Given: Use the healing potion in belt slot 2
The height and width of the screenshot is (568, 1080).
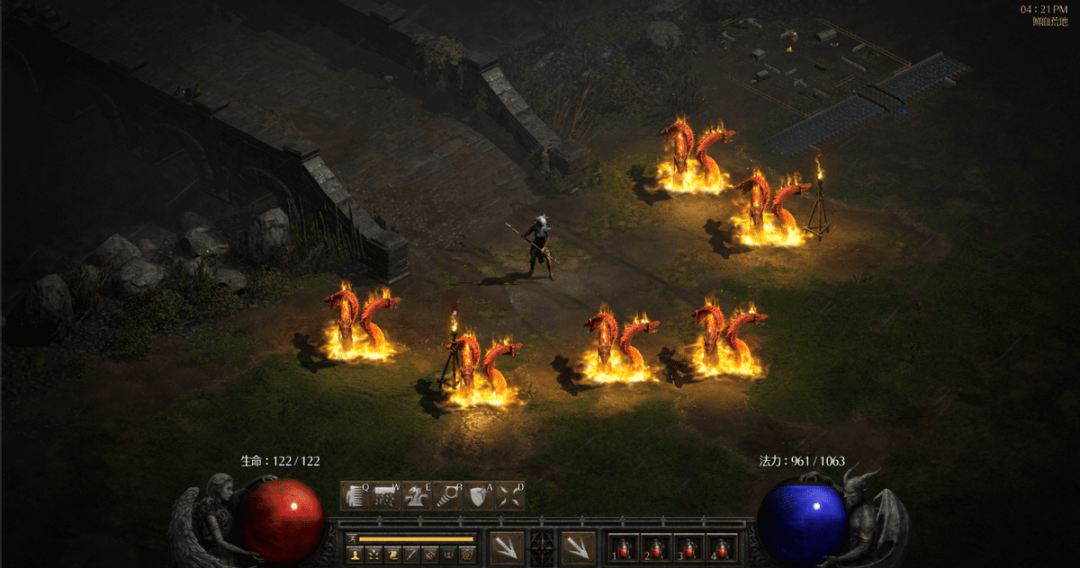Looking at the screenshot, I should (x=656, y=548).
